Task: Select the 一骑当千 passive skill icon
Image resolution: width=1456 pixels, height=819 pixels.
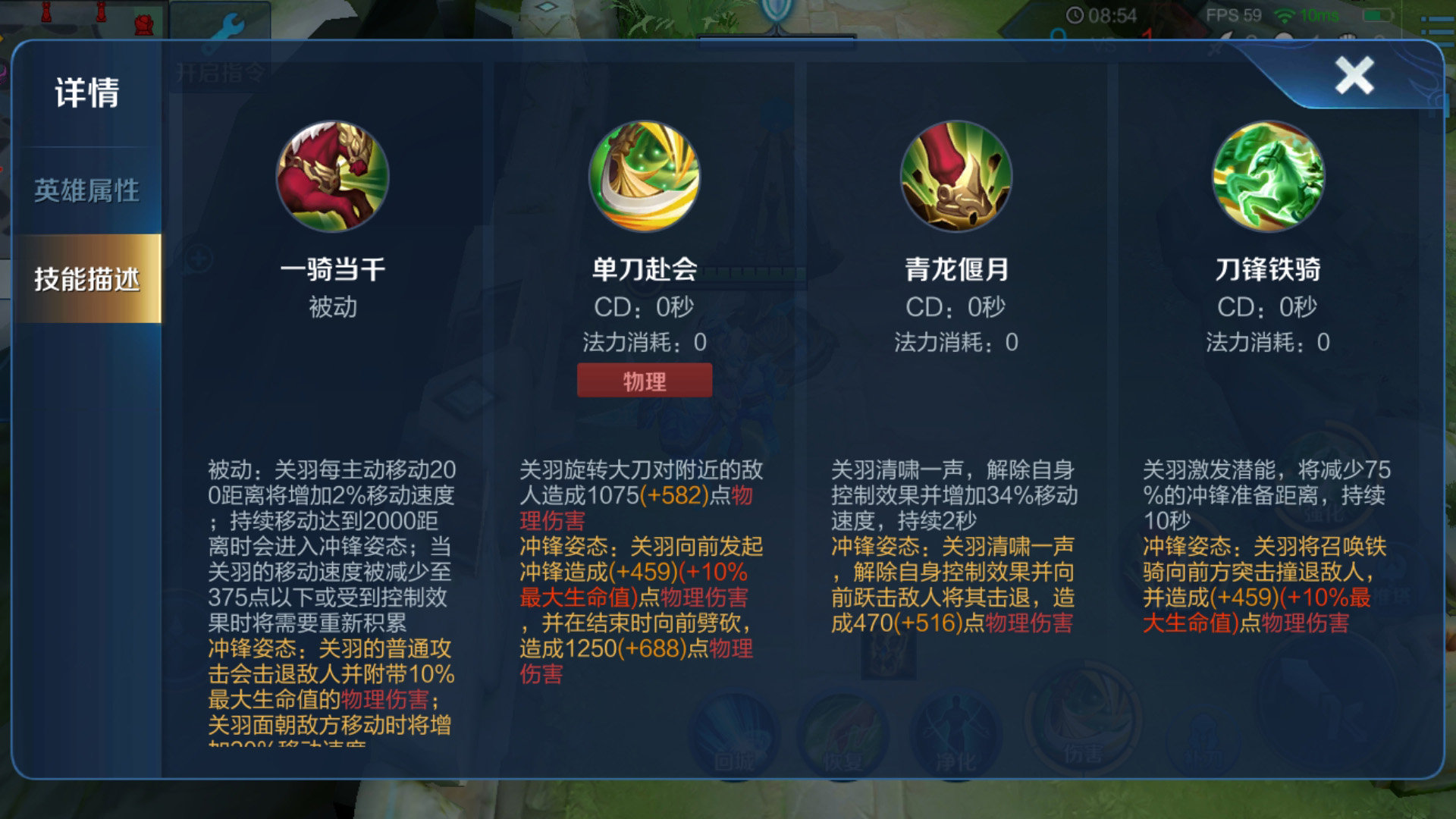Action: point(331,176)
